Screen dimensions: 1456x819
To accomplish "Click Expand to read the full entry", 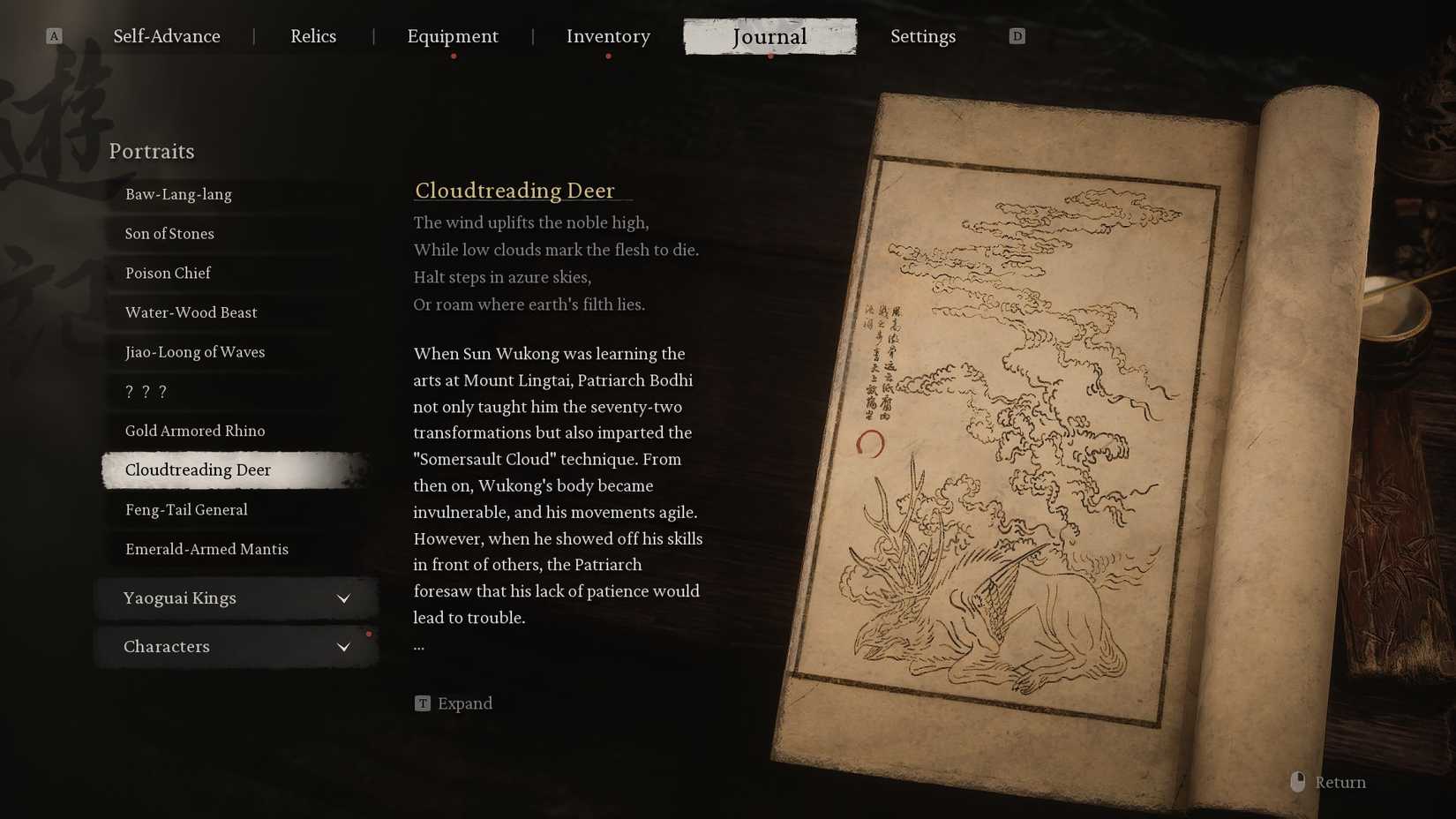I will click(x=466, y=703).
